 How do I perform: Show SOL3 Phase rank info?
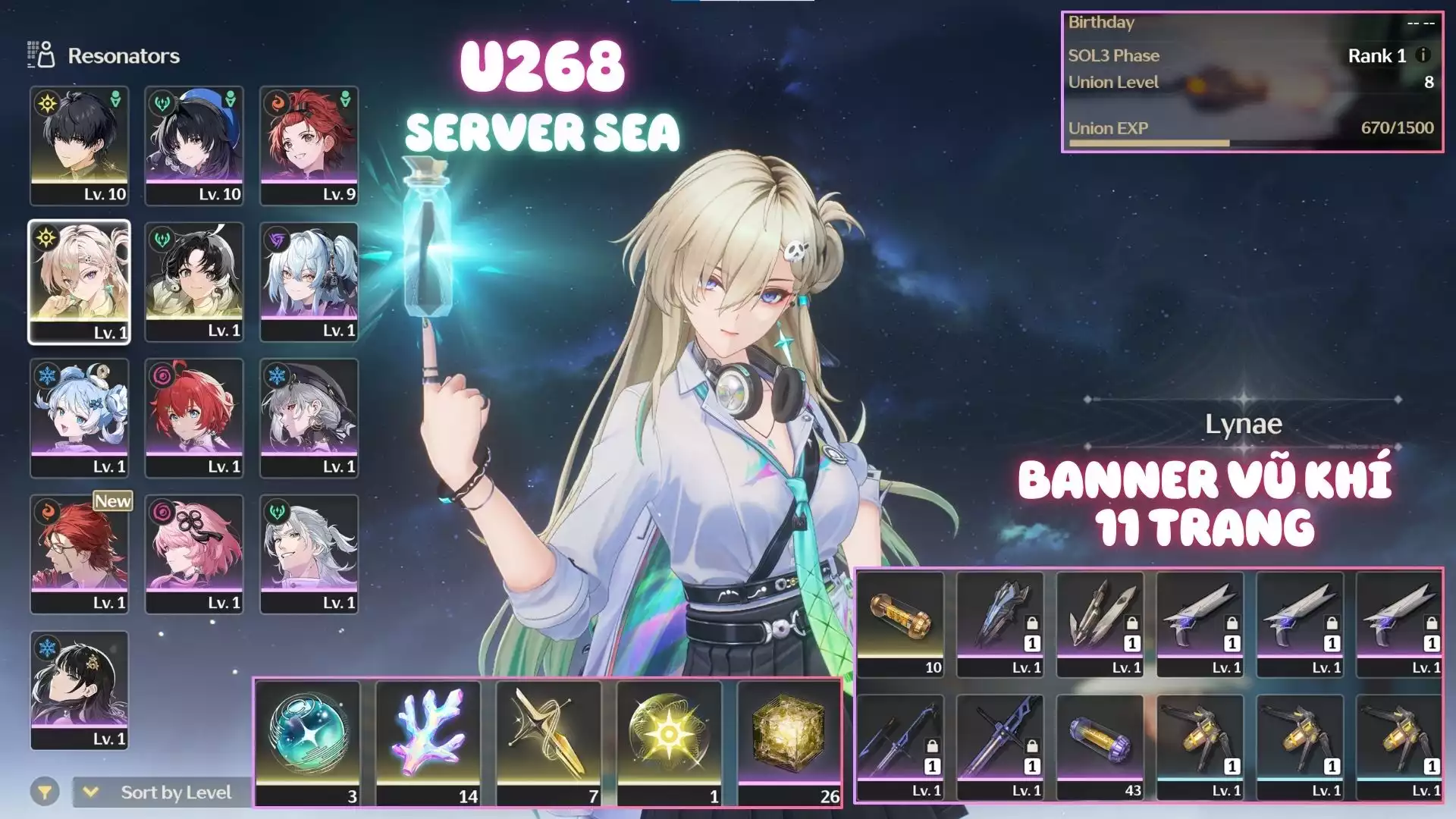pos(1423,55)
